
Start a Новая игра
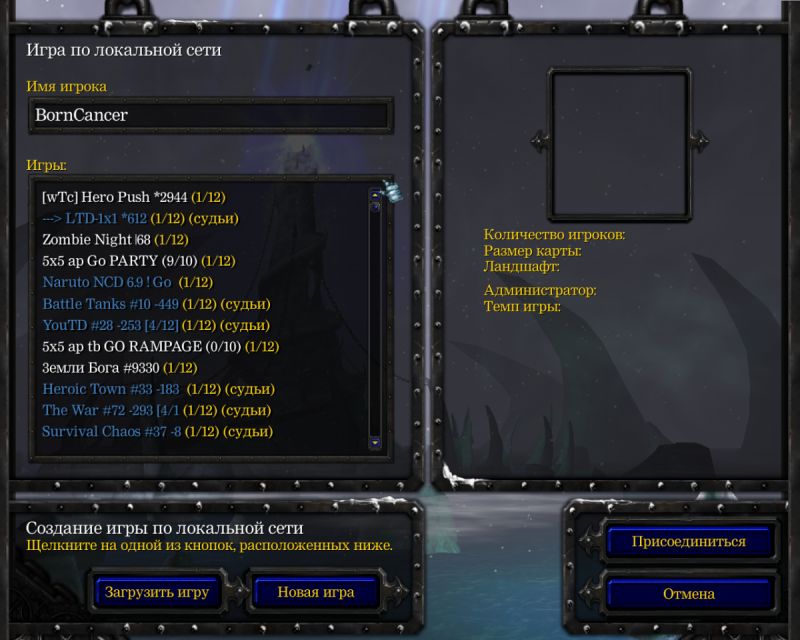coord(316,592)
